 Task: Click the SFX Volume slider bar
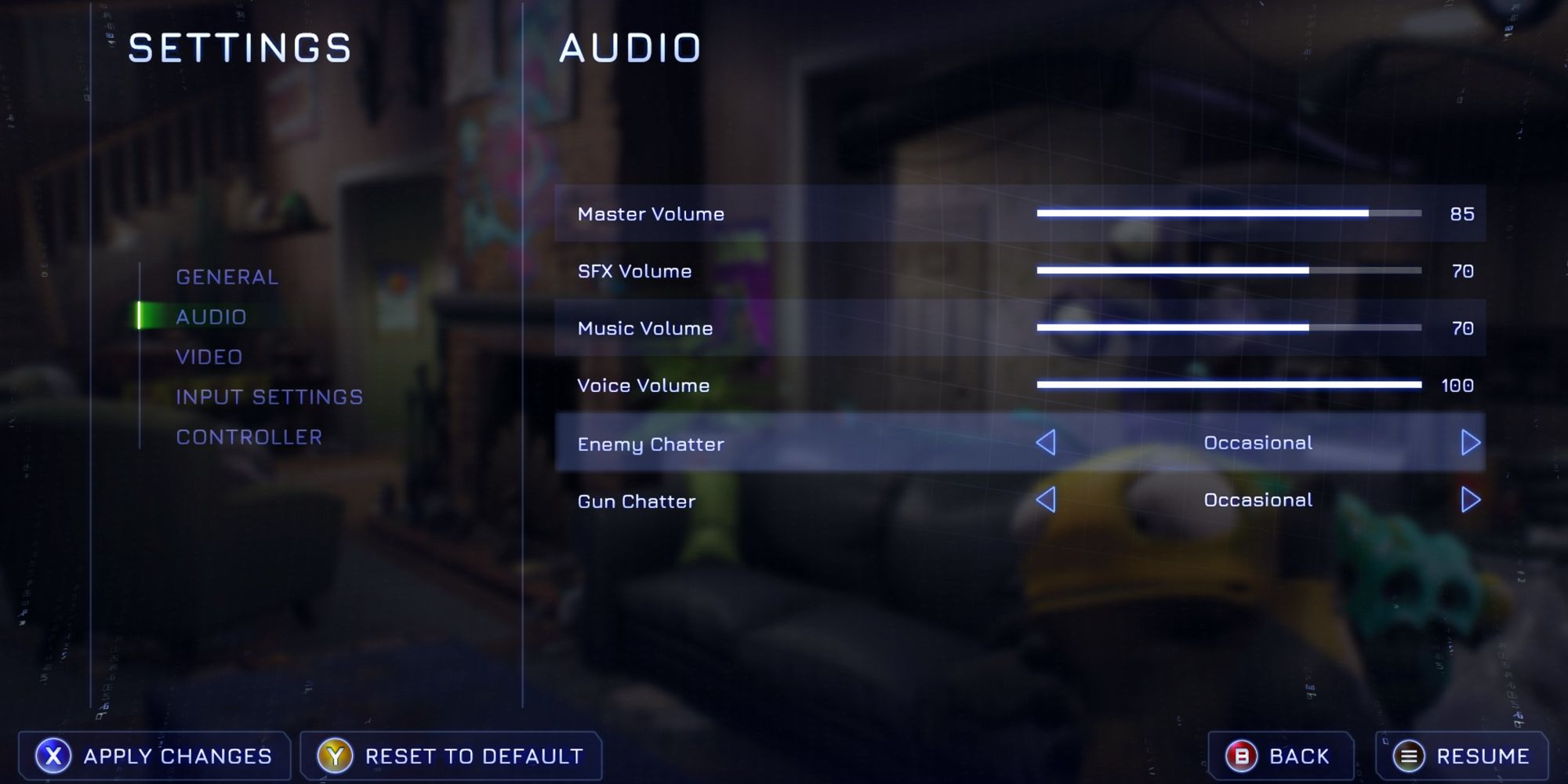tap(1229, 270)
